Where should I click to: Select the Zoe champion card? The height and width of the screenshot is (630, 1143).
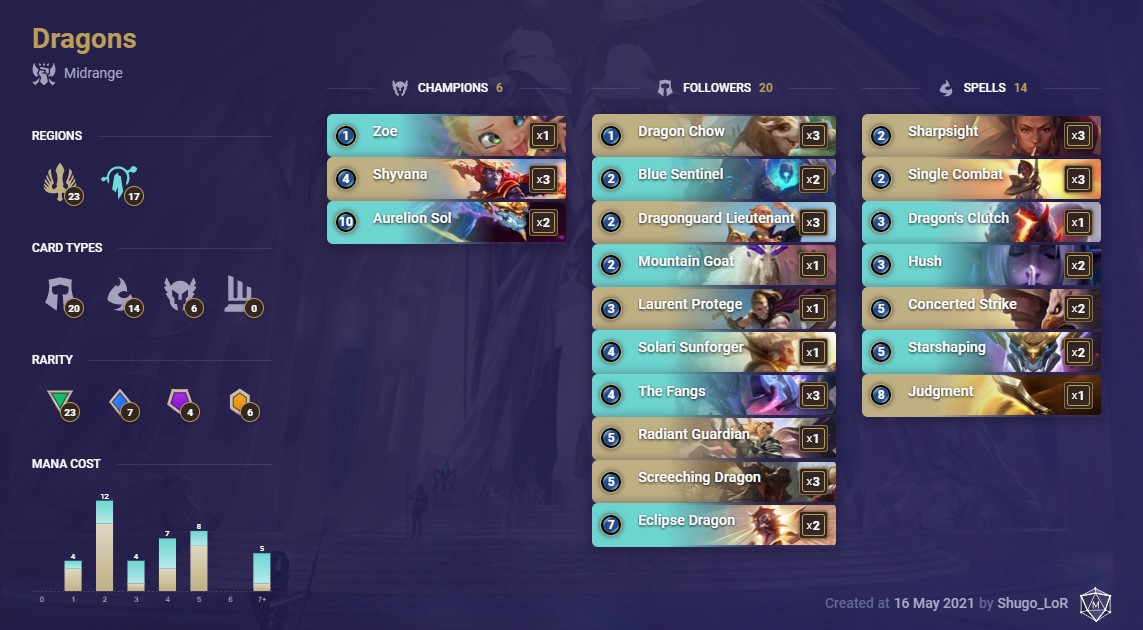(445, 135)
